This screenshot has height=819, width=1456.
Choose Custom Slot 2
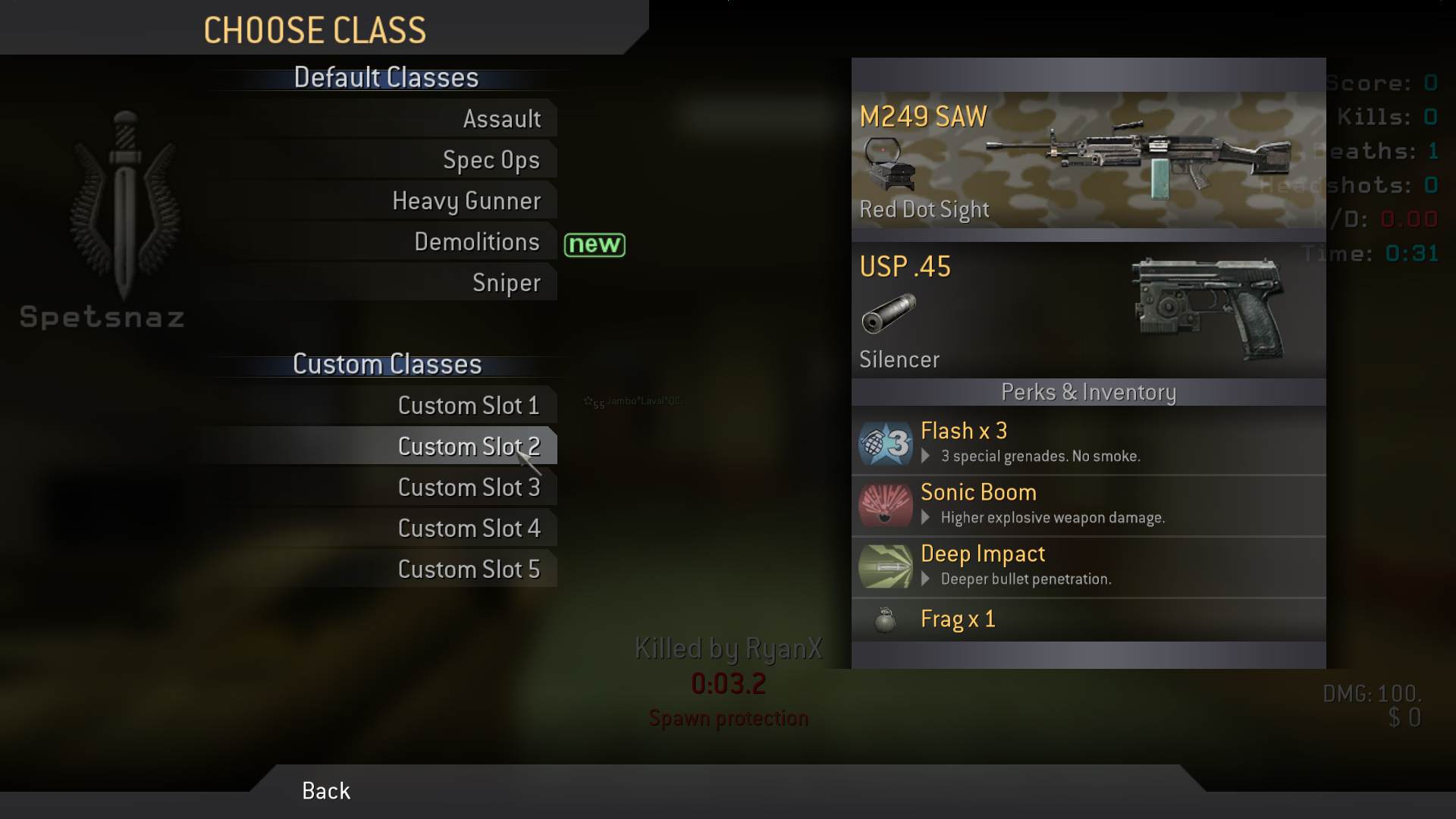coord(469,447)
